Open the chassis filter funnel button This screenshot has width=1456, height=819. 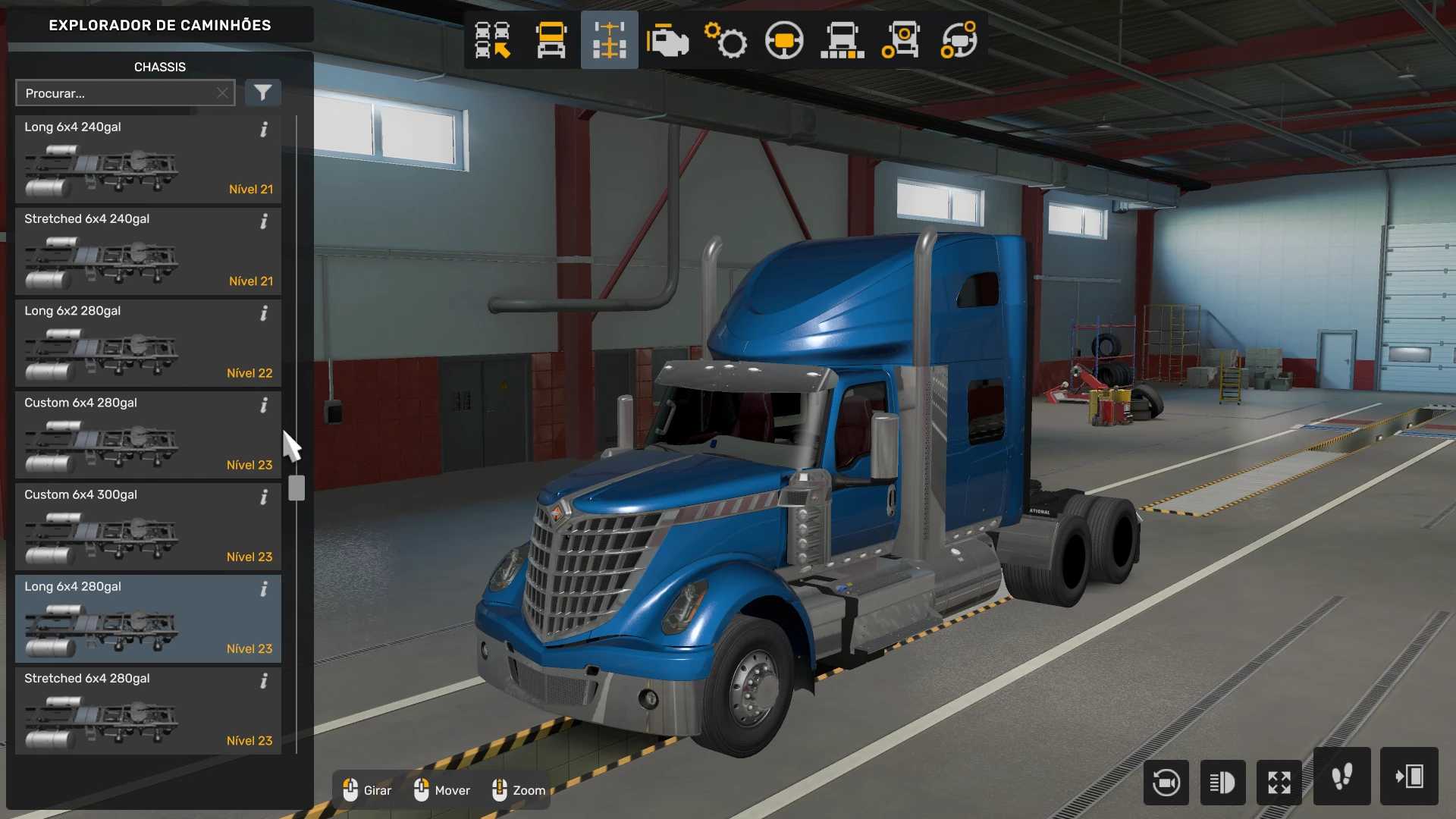[262, 93]
